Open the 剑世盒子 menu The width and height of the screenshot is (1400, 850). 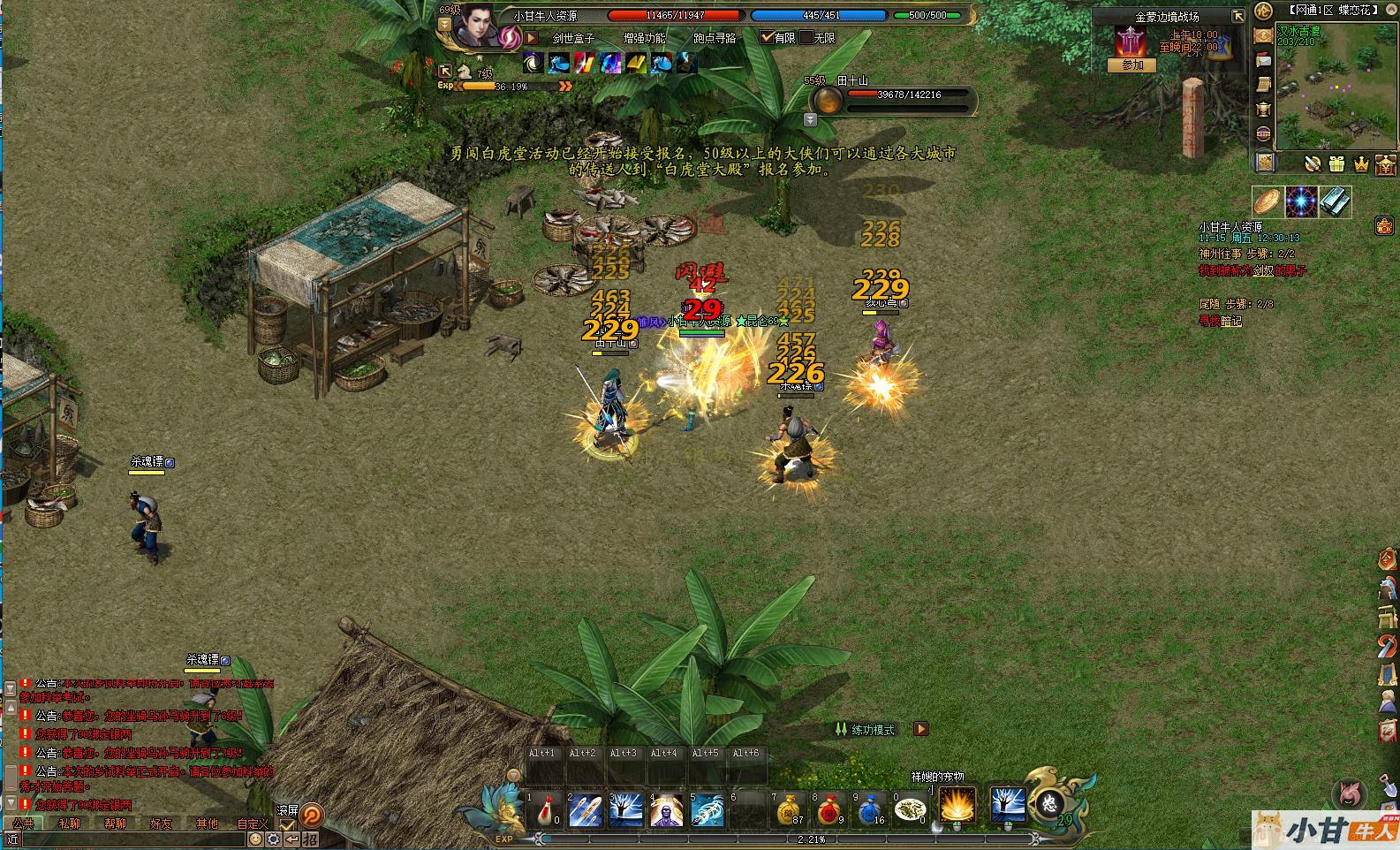point(573,38)
